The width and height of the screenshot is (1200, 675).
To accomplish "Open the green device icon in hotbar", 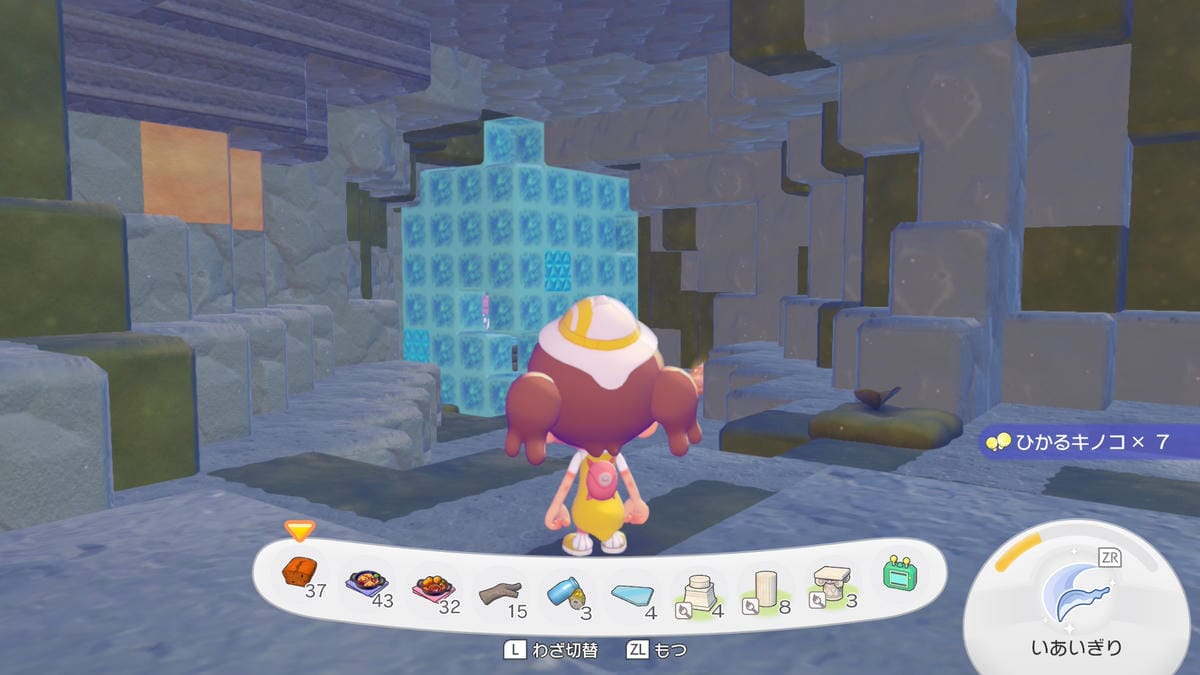I will pos(899,573).
